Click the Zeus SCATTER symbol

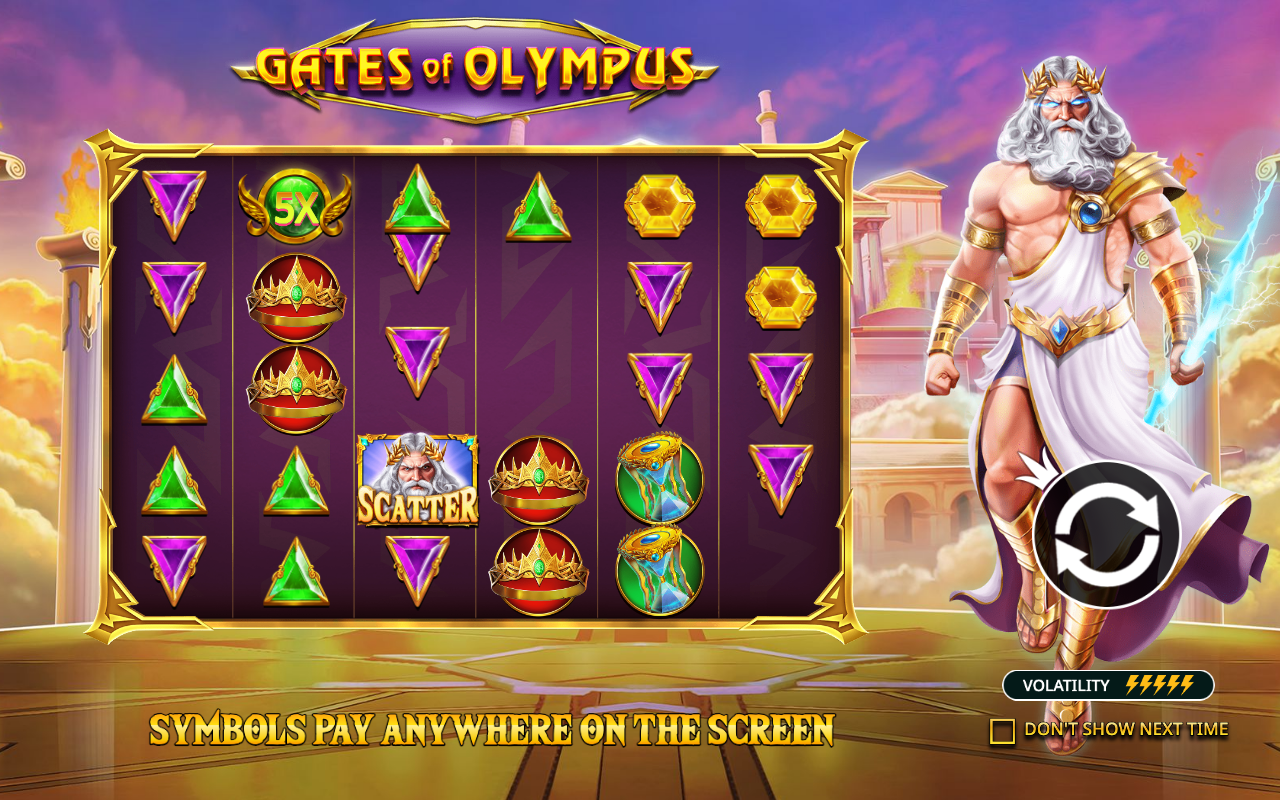416,478
